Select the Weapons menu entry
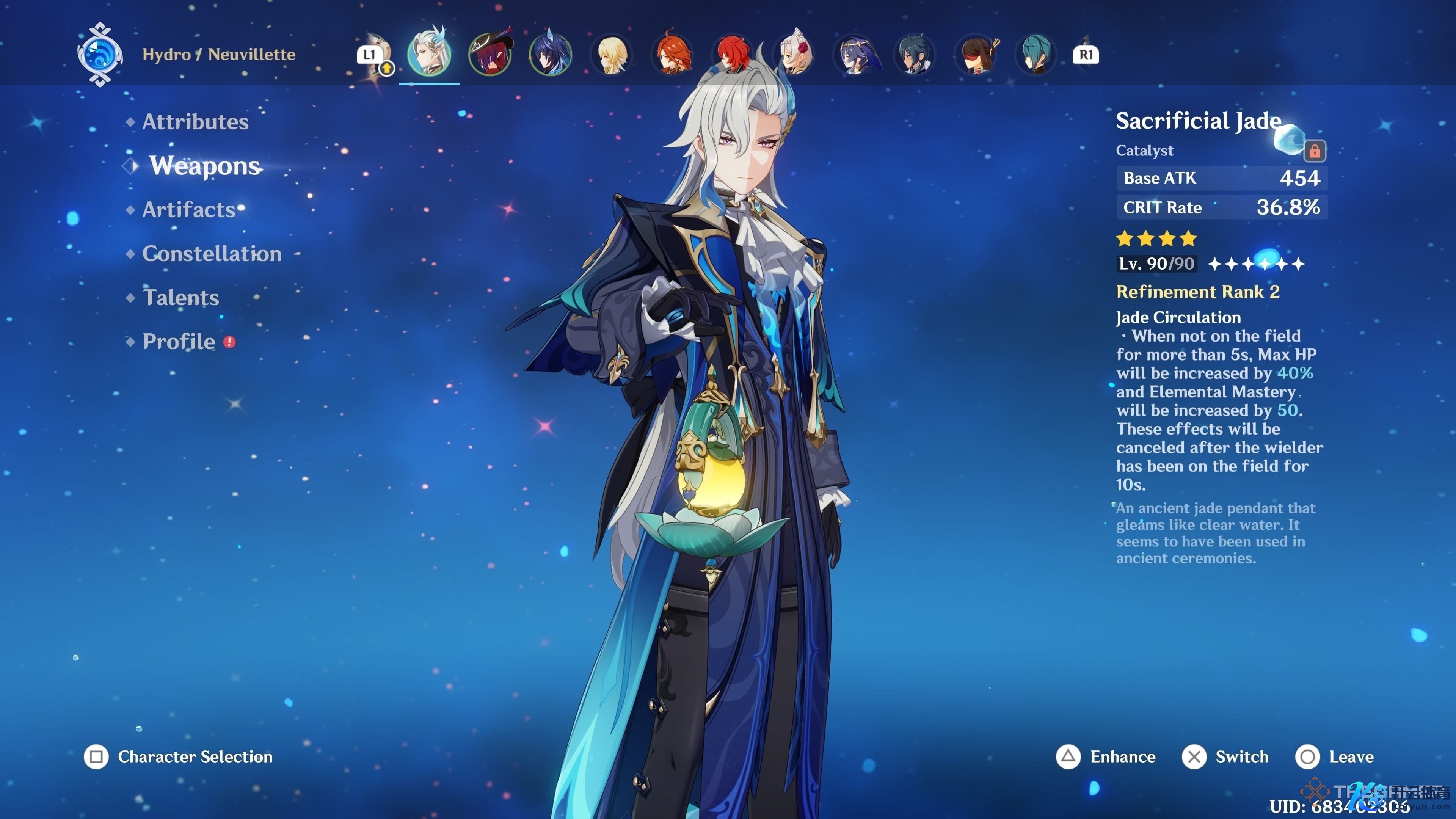 [205, 166]
